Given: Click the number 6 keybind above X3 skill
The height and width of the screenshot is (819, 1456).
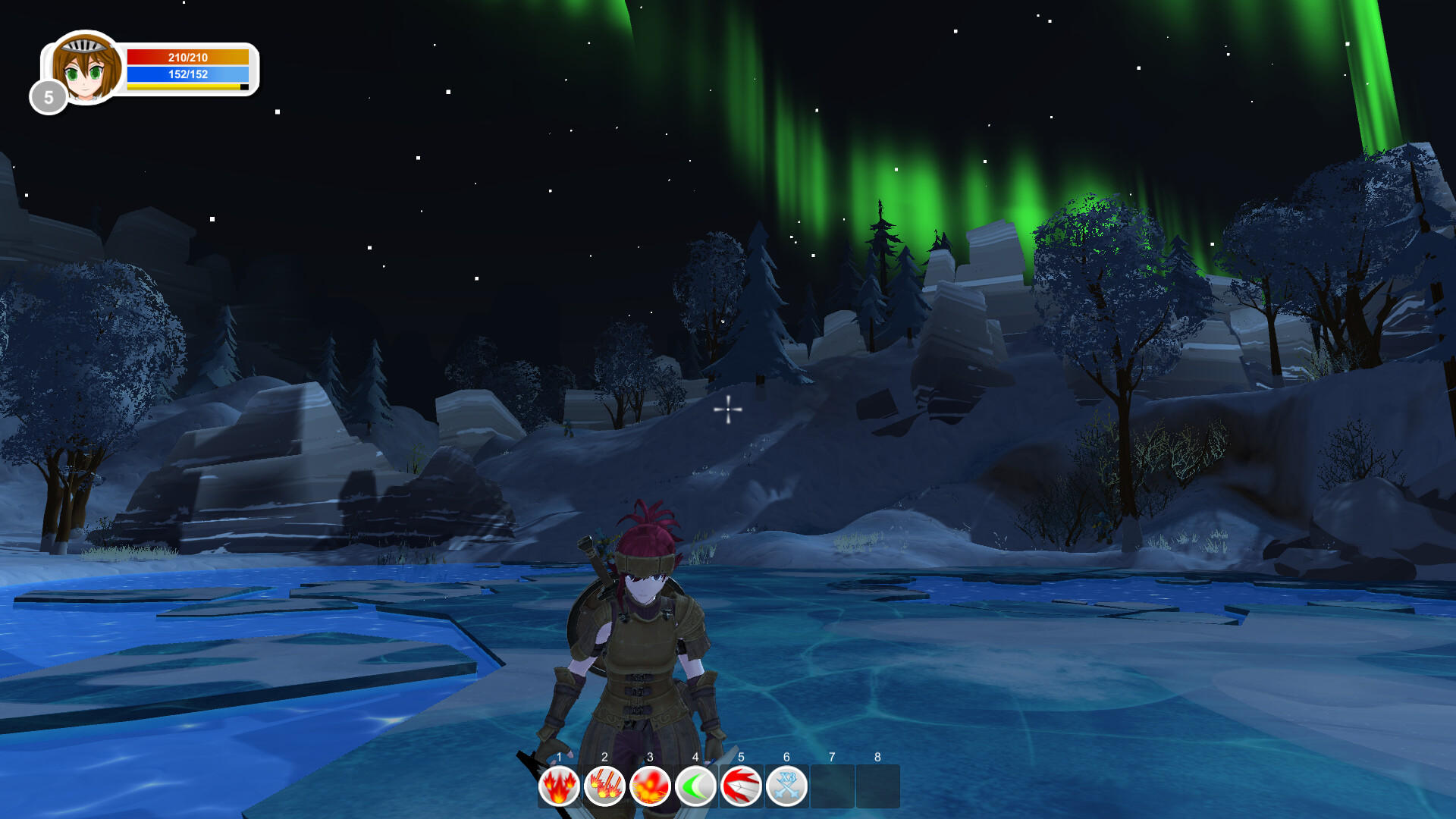Looking at the screenshot, I should pos(786,757).
